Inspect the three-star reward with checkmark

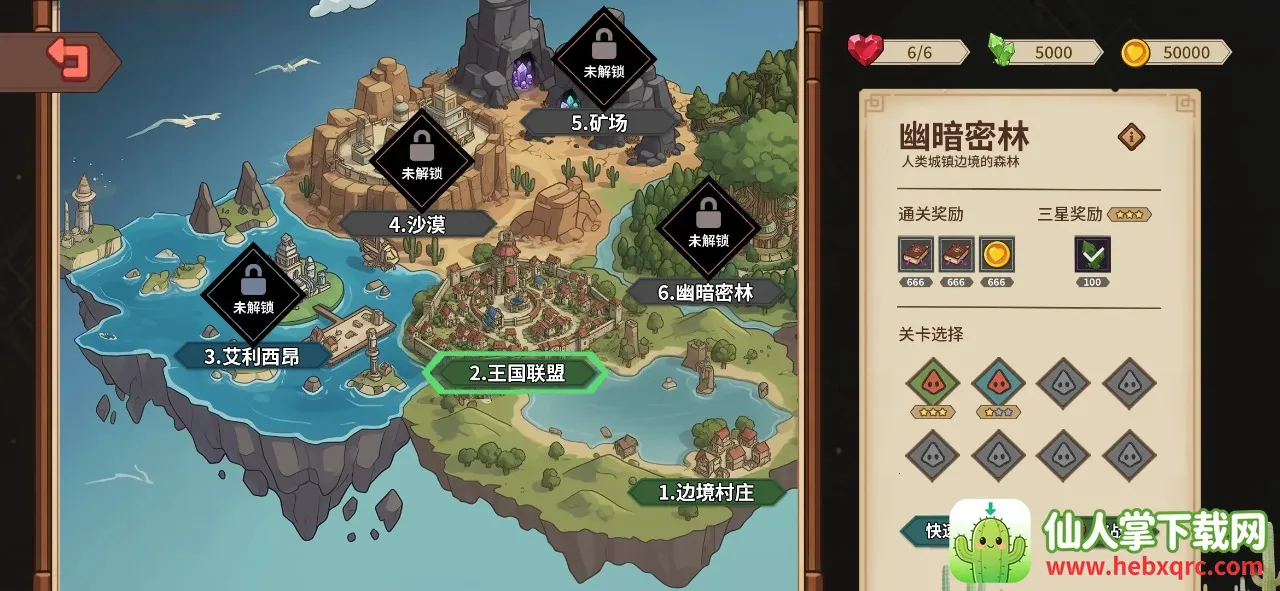(x=1092, y=254)
